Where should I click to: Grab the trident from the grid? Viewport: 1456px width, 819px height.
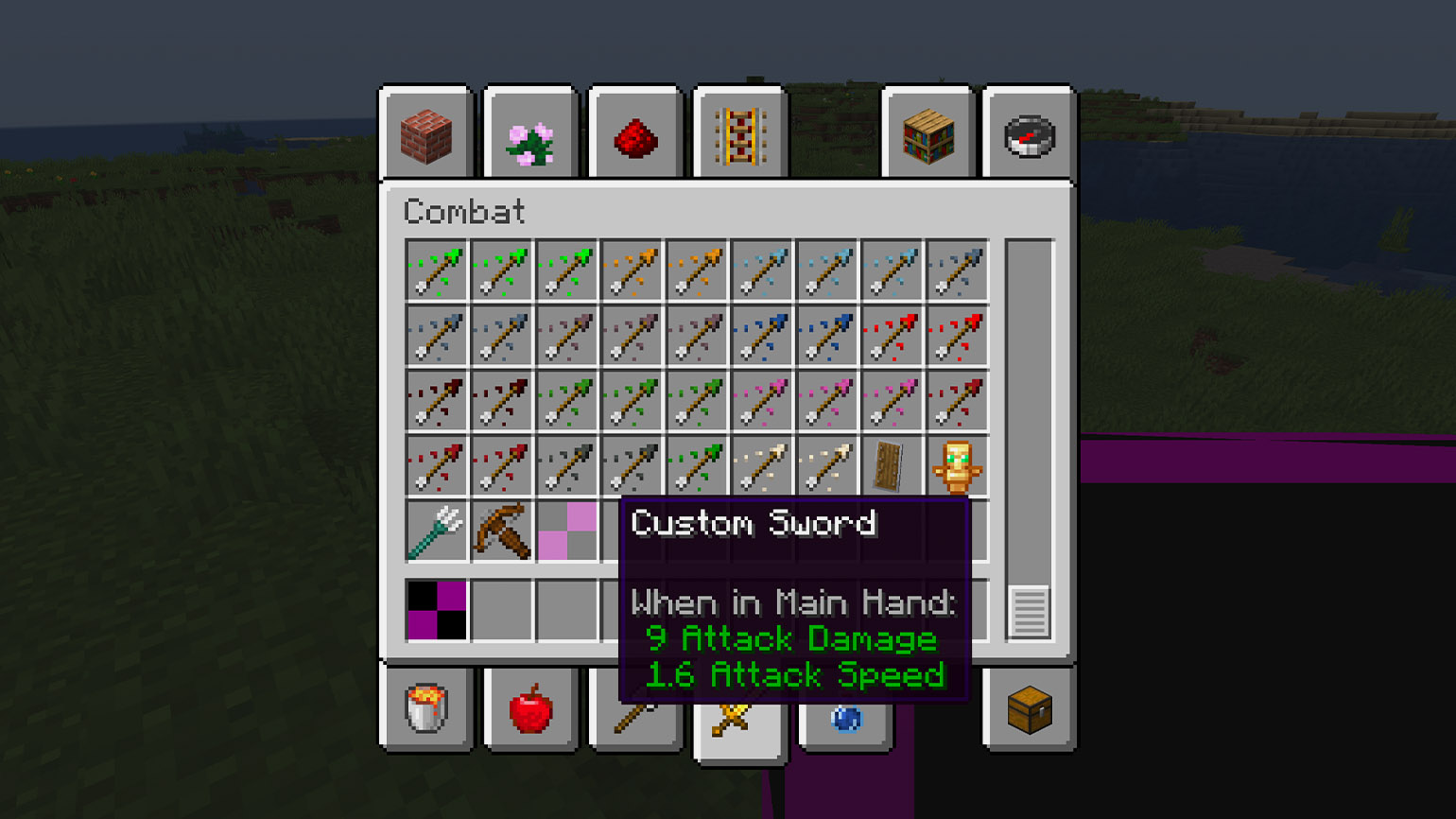point(436,531)
